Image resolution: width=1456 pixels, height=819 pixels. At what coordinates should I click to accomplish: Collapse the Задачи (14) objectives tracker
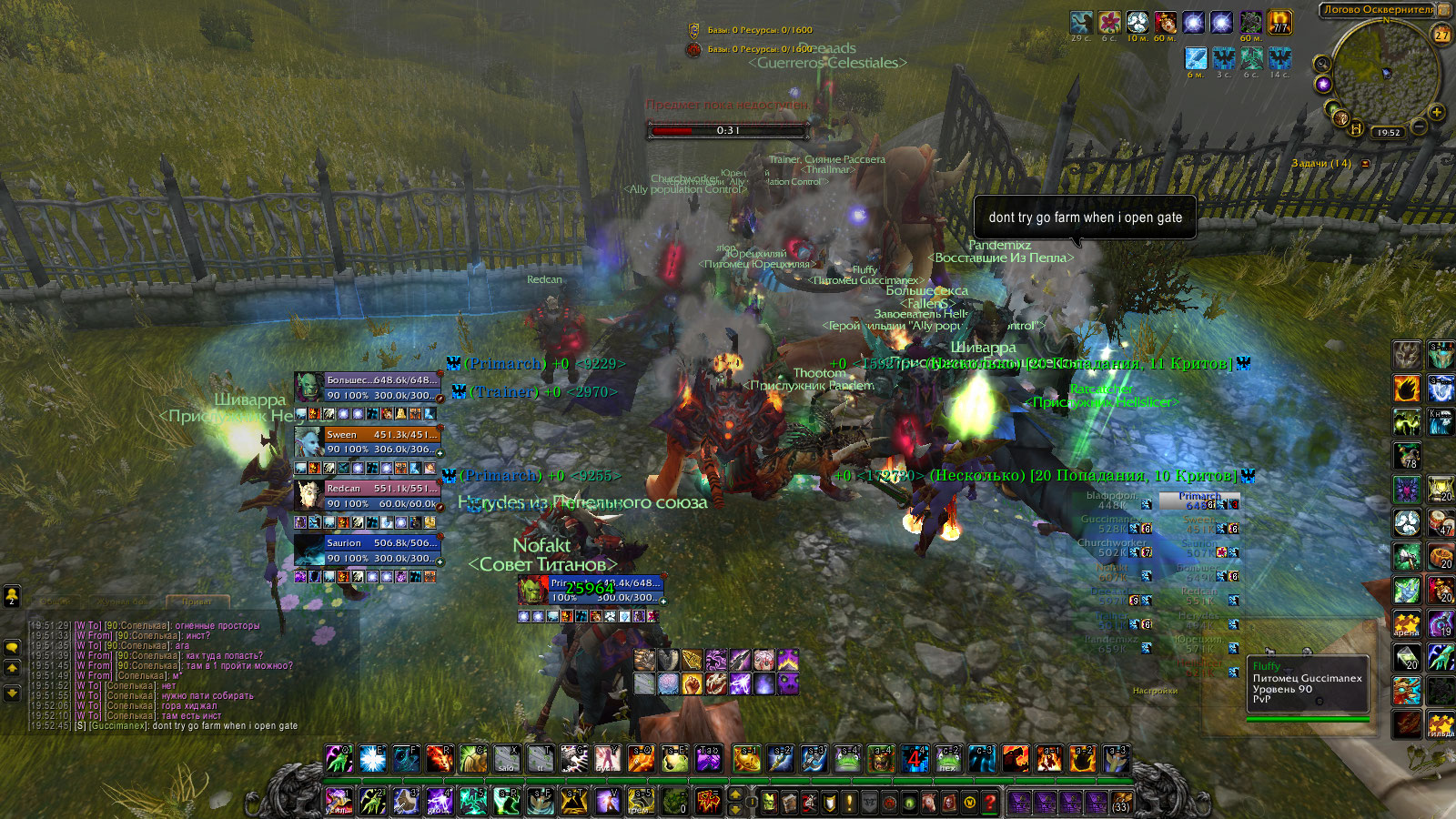1365,164
